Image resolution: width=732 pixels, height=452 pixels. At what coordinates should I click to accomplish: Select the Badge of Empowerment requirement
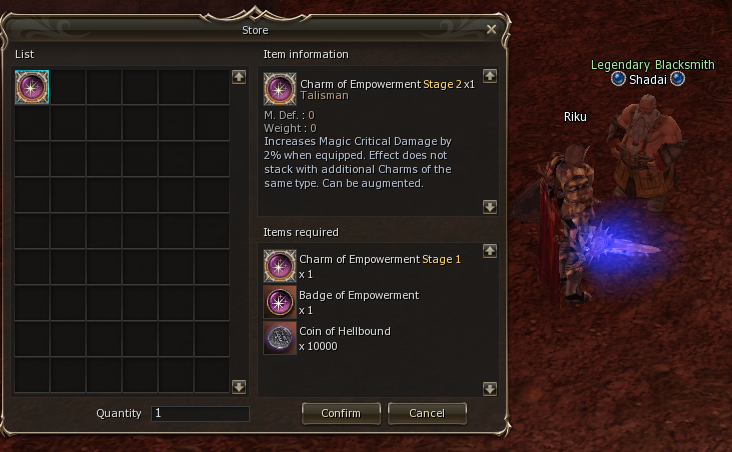tap(280, 302)
